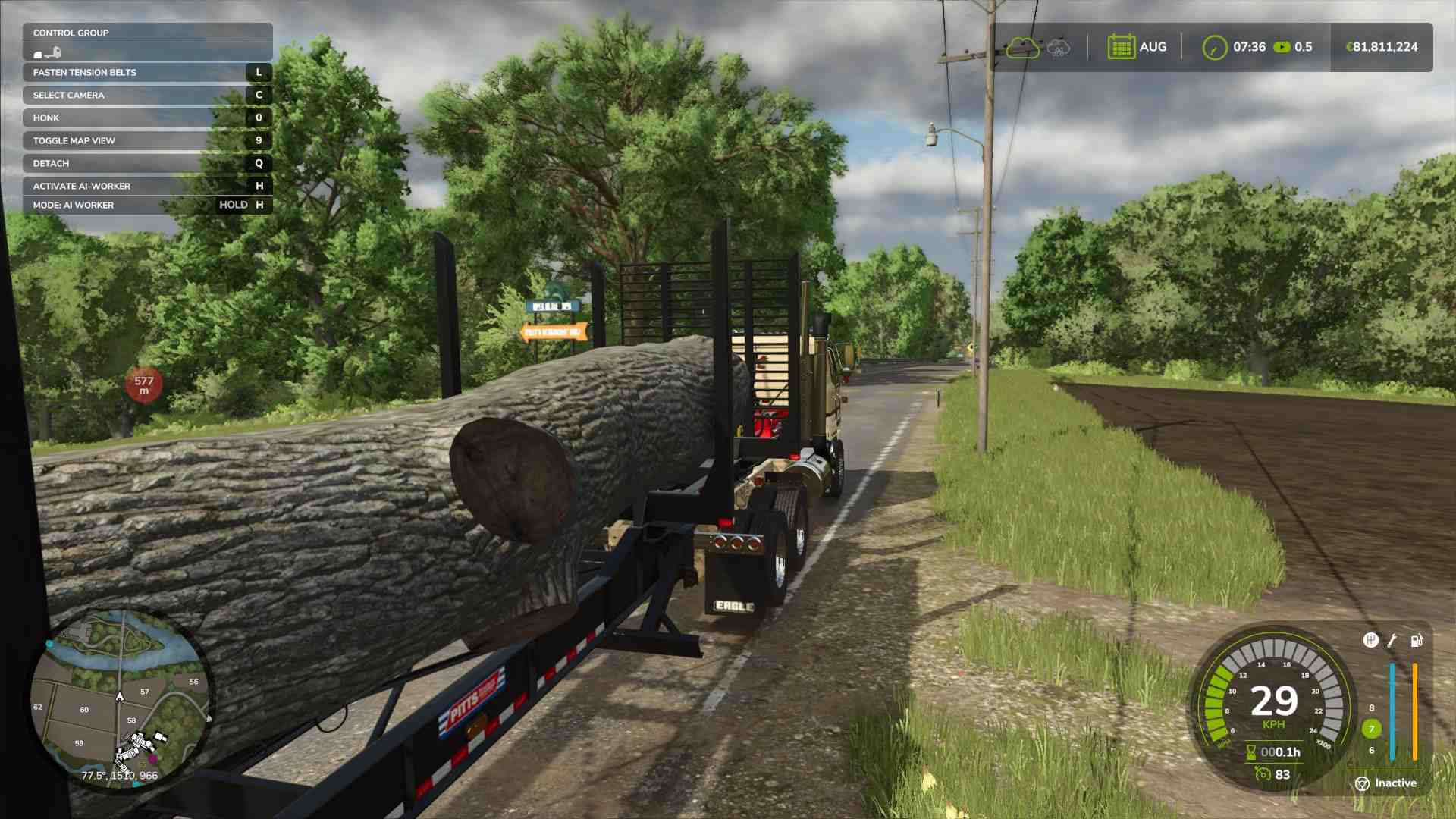Select the truck icon under Control Group

click(x=47, y=52)
